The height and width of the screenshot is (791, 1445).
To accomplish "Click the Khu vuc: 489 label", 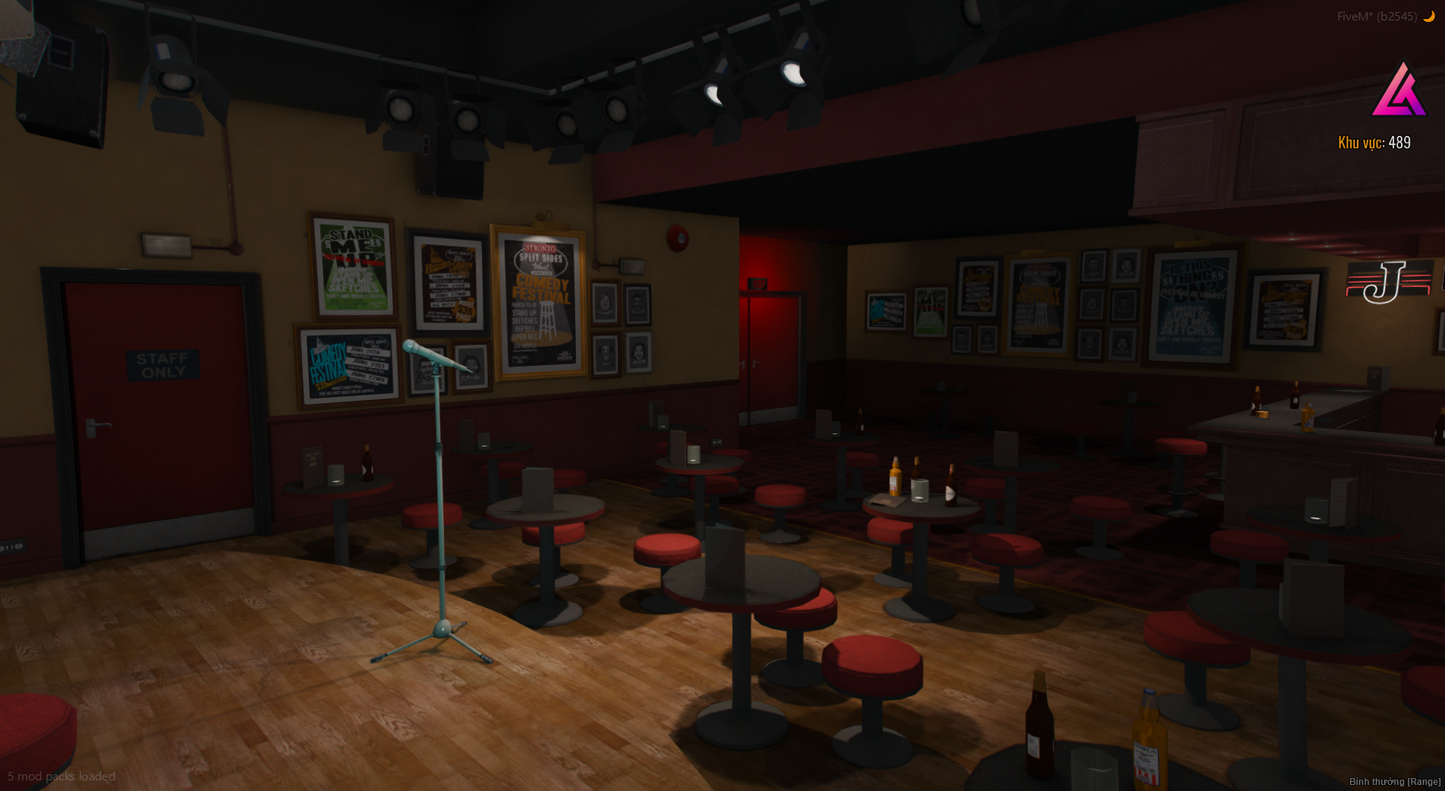I will (x=1374, y=142).
